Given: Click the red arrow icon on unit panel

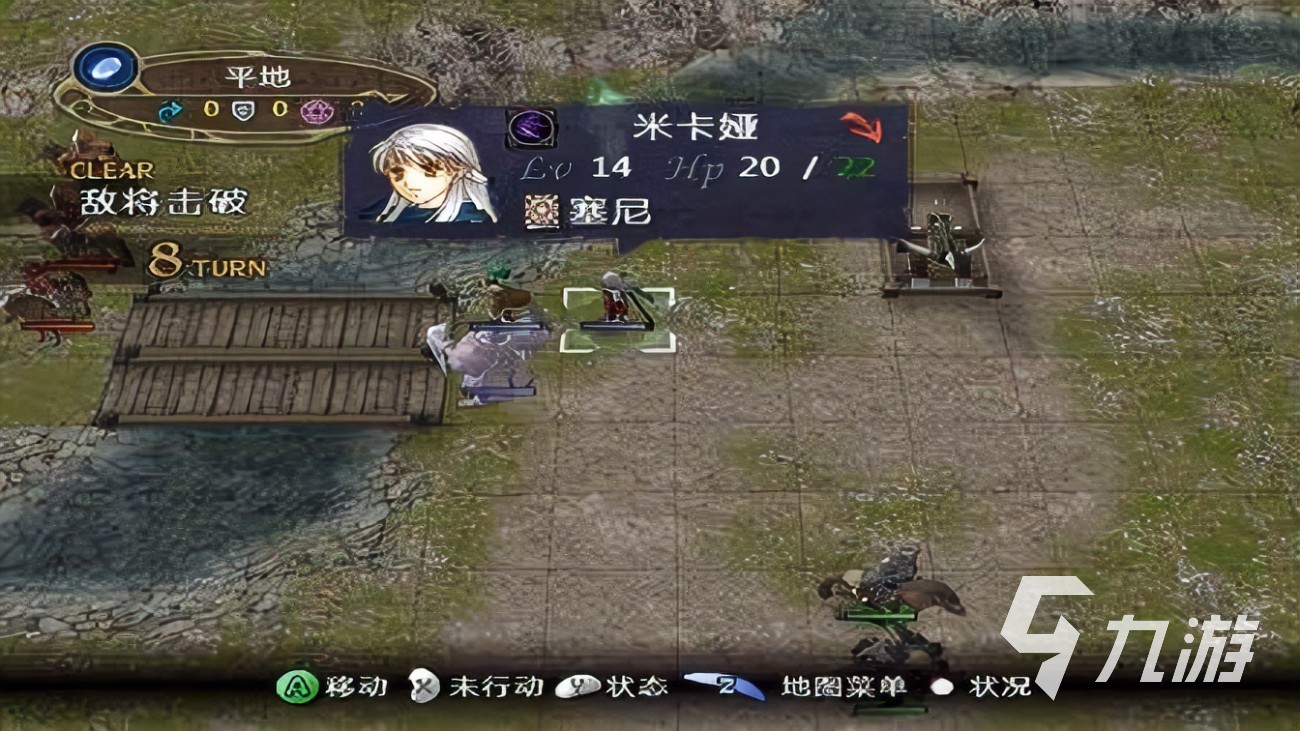Looking at the screenshot, I should tap(860, 127).
